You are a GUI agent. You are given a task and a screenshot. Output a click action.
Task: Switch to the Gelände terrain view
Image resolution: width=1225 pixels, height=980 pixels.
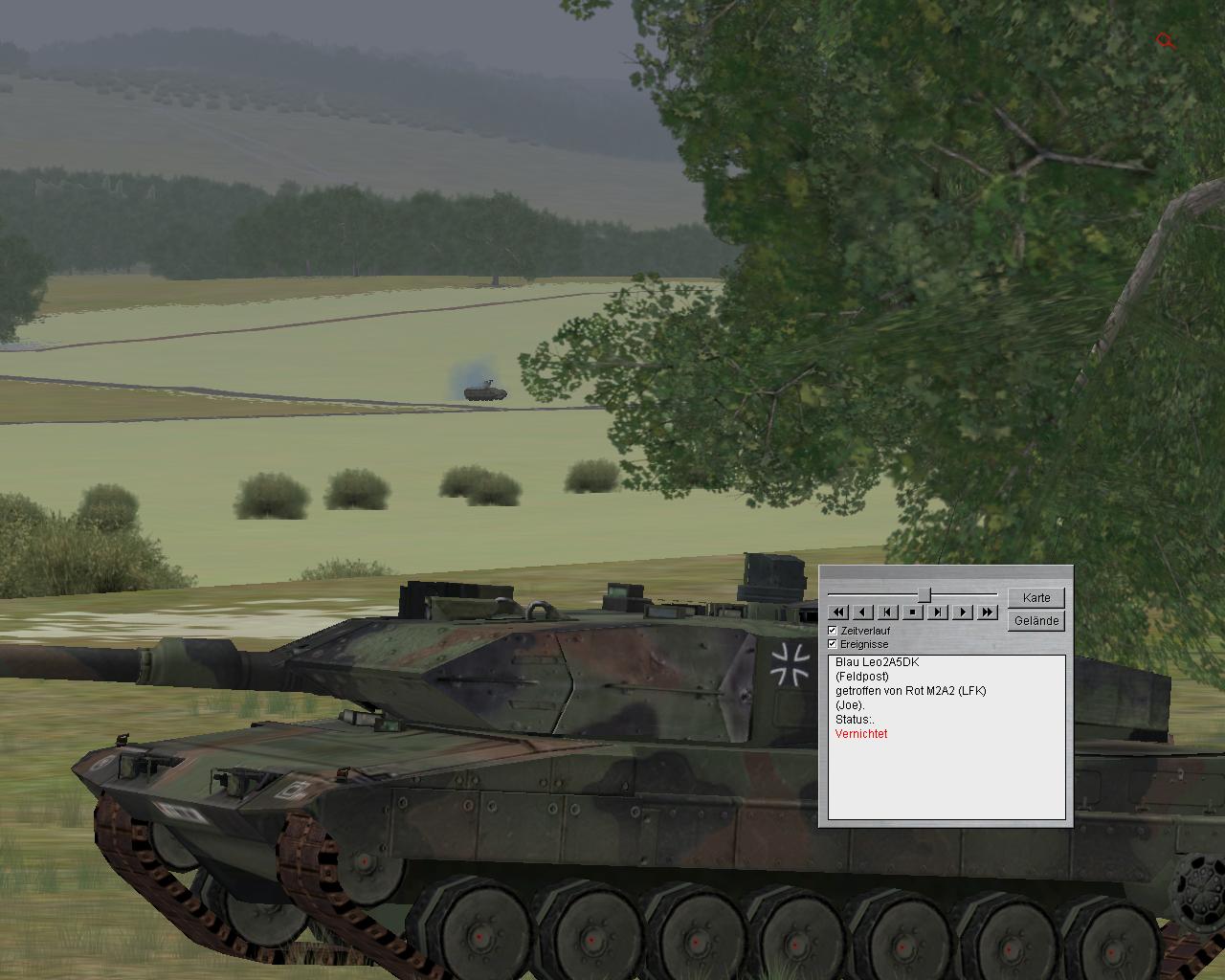1036,621
